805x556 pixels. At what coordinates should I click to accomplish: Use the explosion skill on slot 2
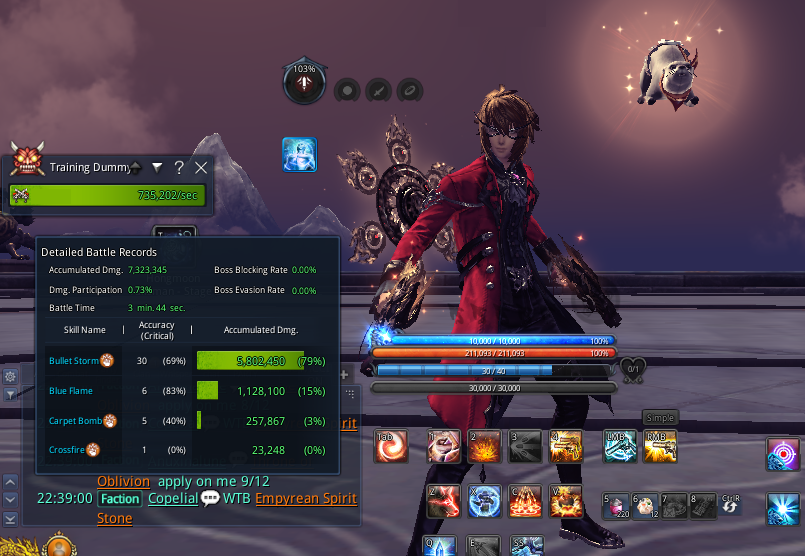point(484,447)
